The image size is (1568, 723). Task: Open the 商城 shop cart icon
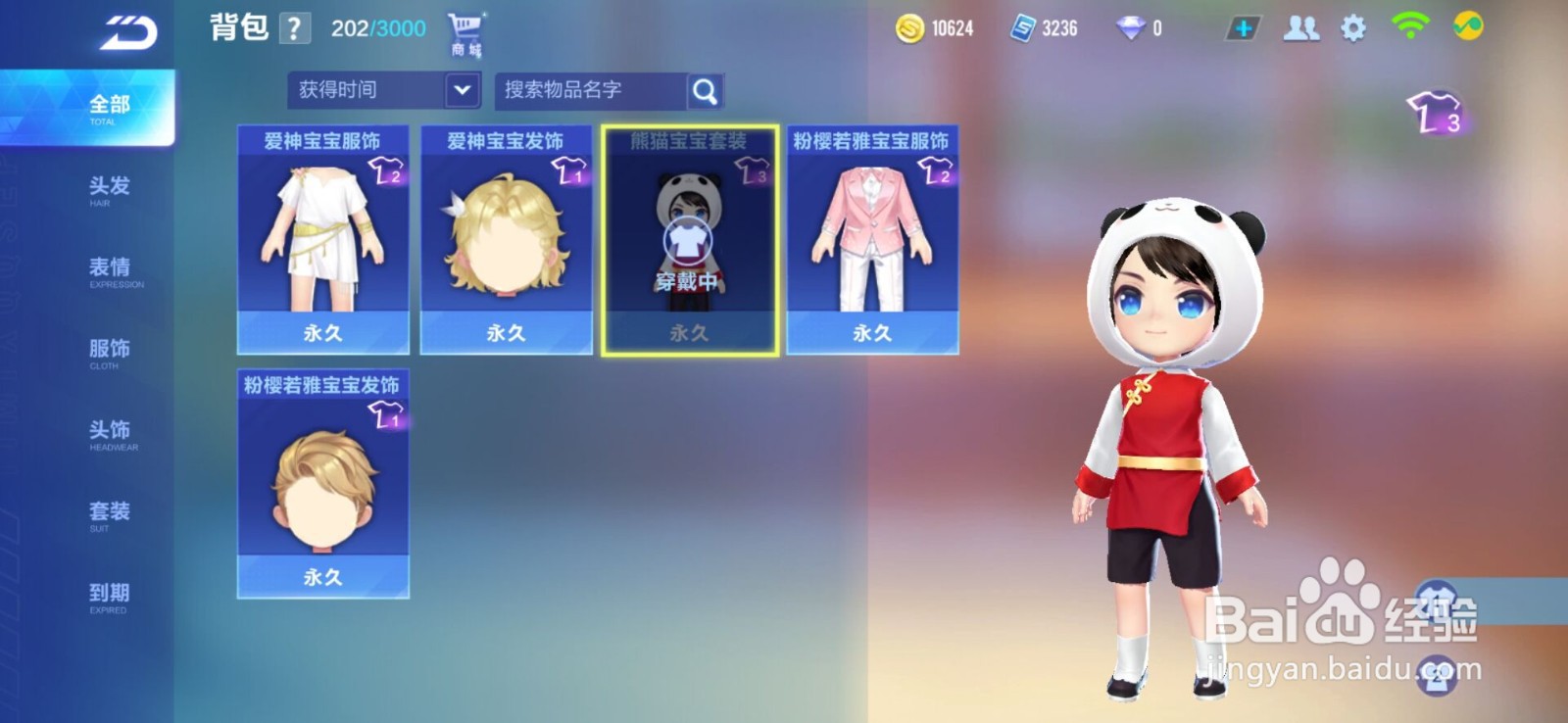pos(464,27)
